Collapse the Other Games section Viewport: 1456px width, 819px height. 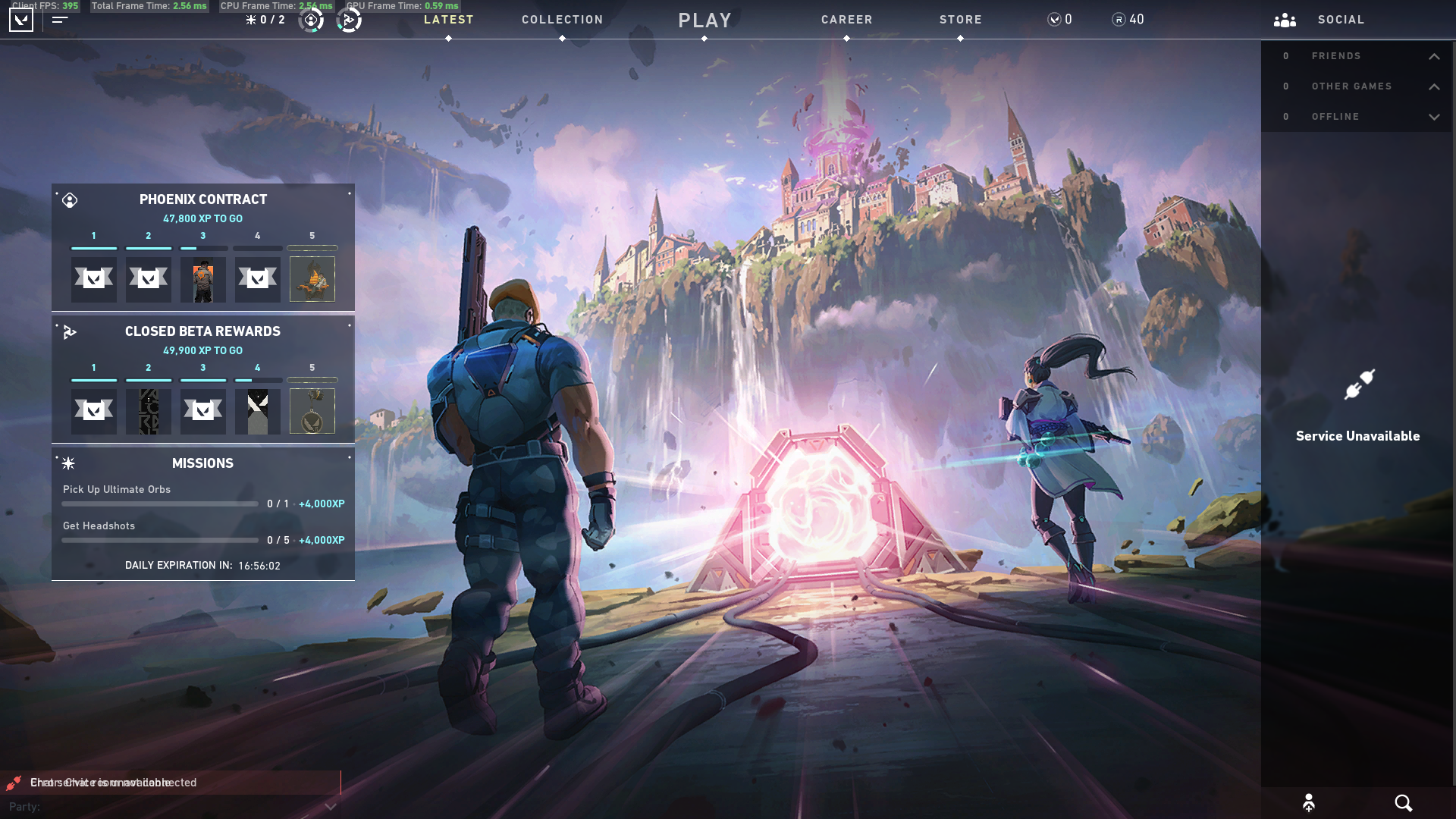pos(1434,86)
